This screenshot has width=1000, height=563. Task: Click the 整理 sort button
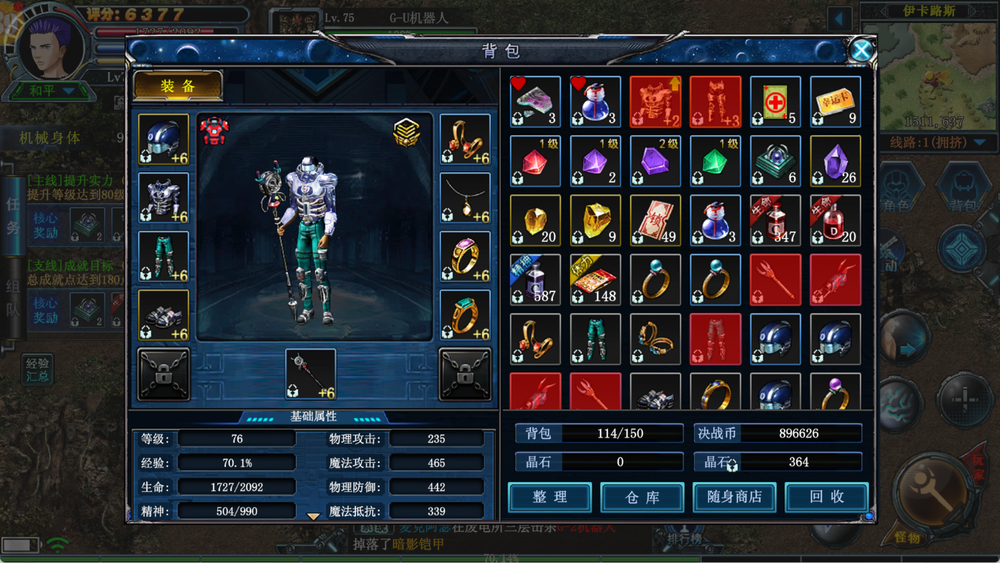pyautogui.click(x=549, y=497)
